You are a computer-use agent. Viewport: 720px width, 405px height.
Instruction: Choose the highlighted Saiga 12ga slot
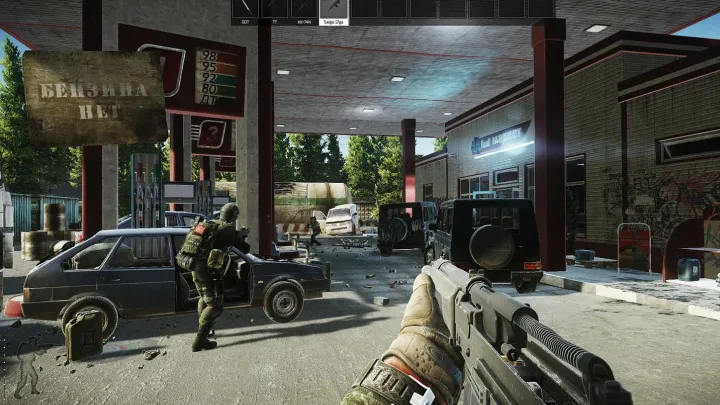tap(333, 9)
